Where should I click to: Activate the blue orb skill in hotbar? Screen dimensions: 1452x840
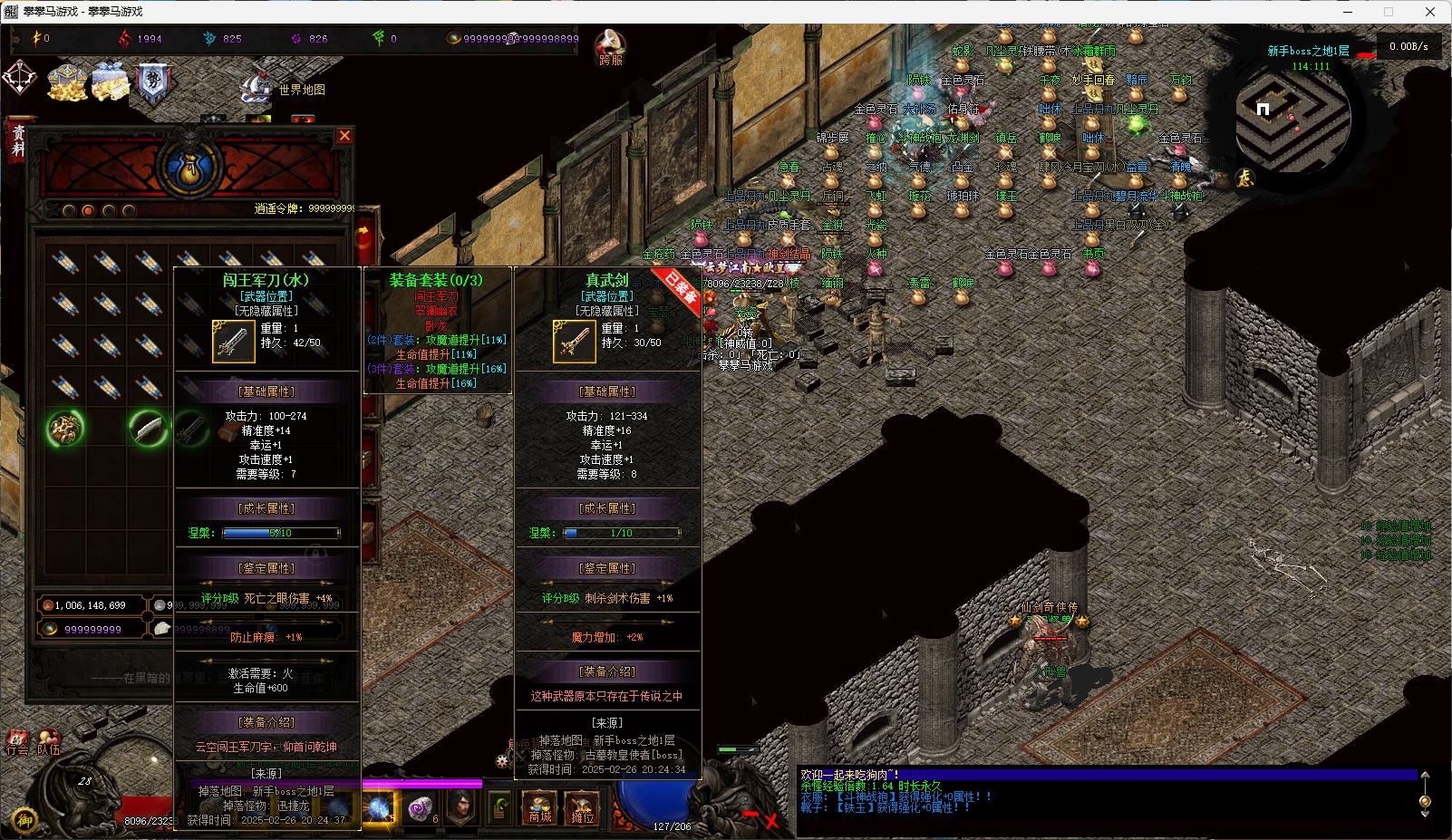pyautogui.click(x=379, y=806)
